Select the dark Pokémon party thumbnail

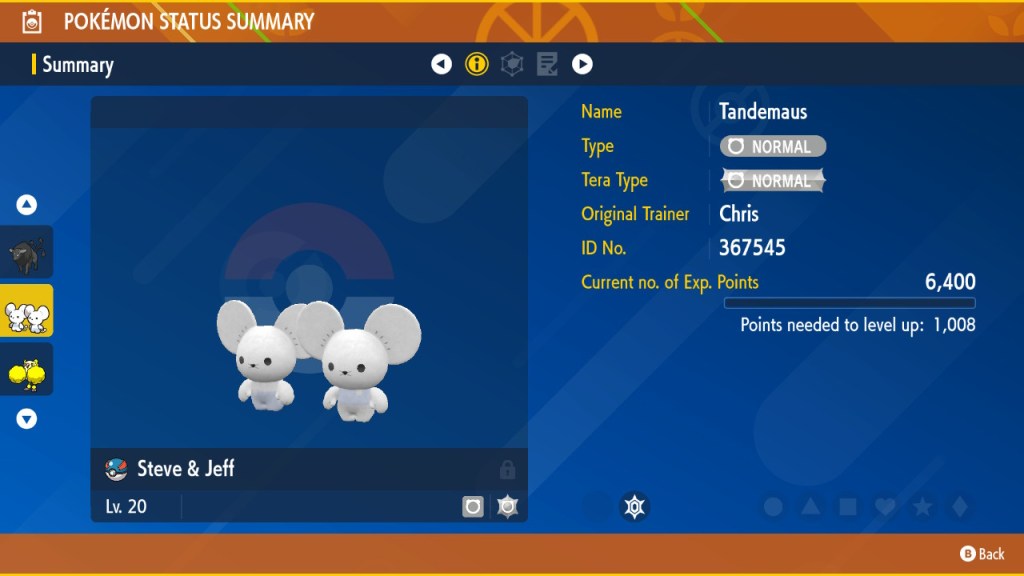(27, 252)
